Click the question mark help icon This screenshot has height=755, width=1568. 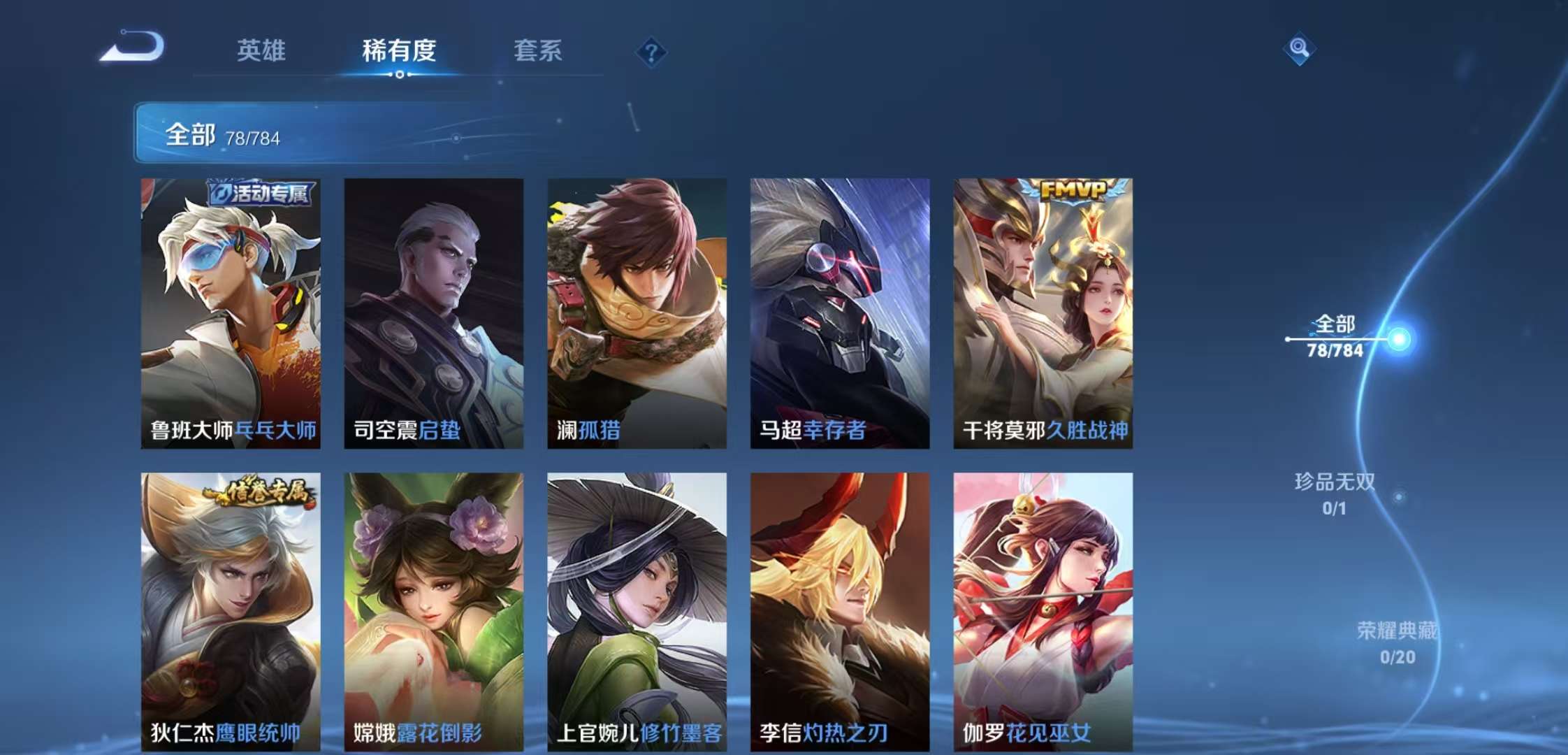(650, 52)
